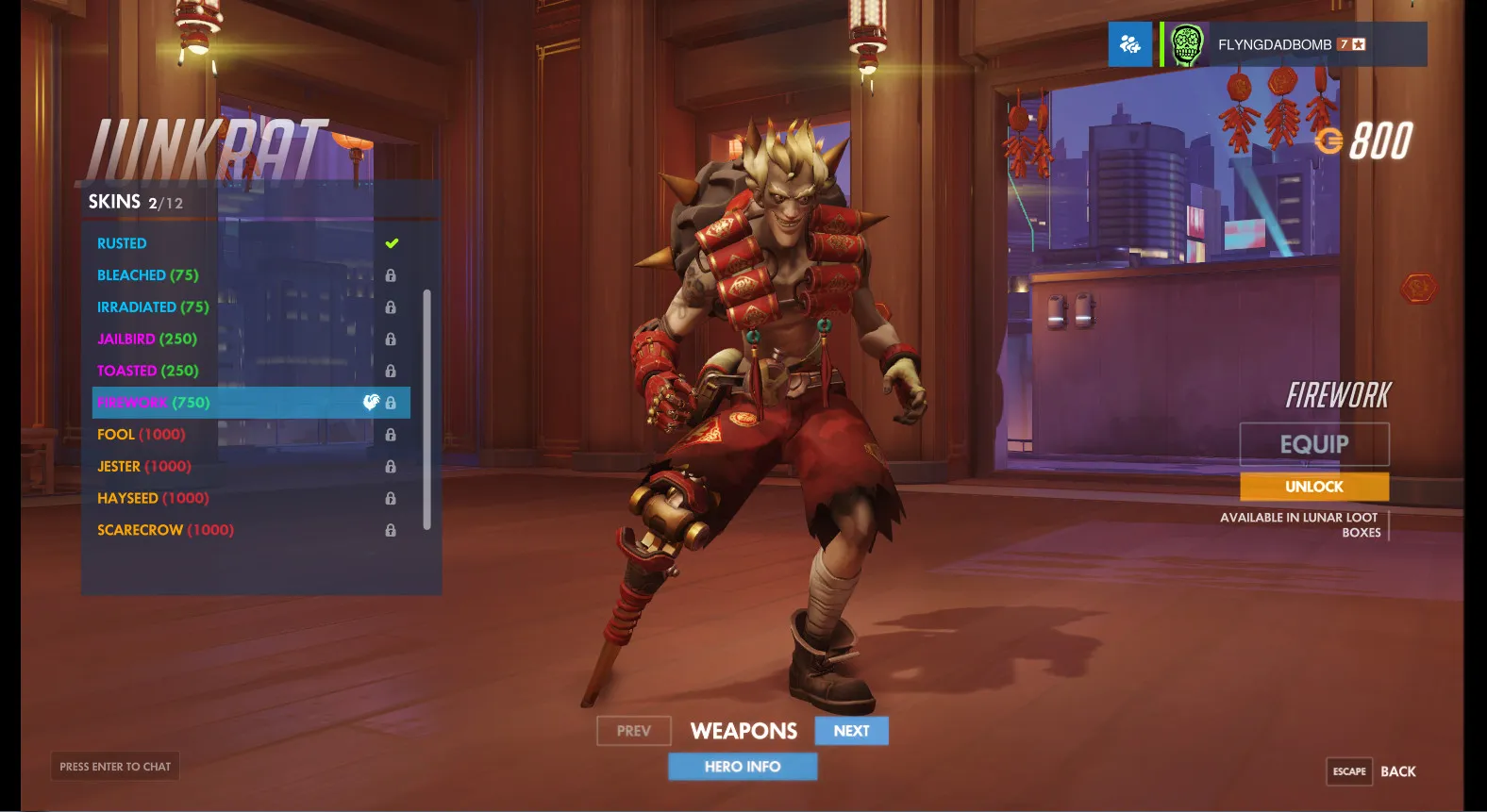This screenshot has width=1487, height=812.
Task: Click the Equip button
Action: point(1313,444)
